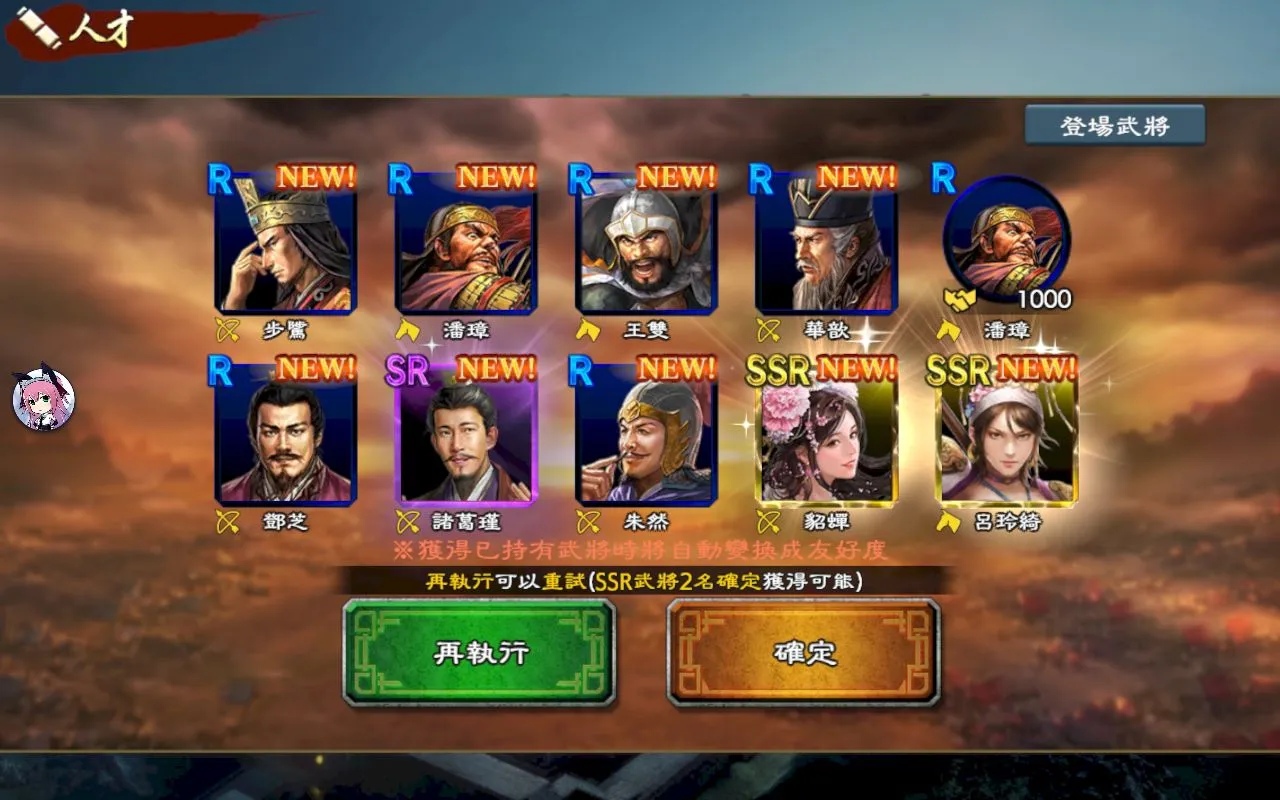Tap the pink-haired chibi avatar icon
The image size is (1280, 800).
43,396
